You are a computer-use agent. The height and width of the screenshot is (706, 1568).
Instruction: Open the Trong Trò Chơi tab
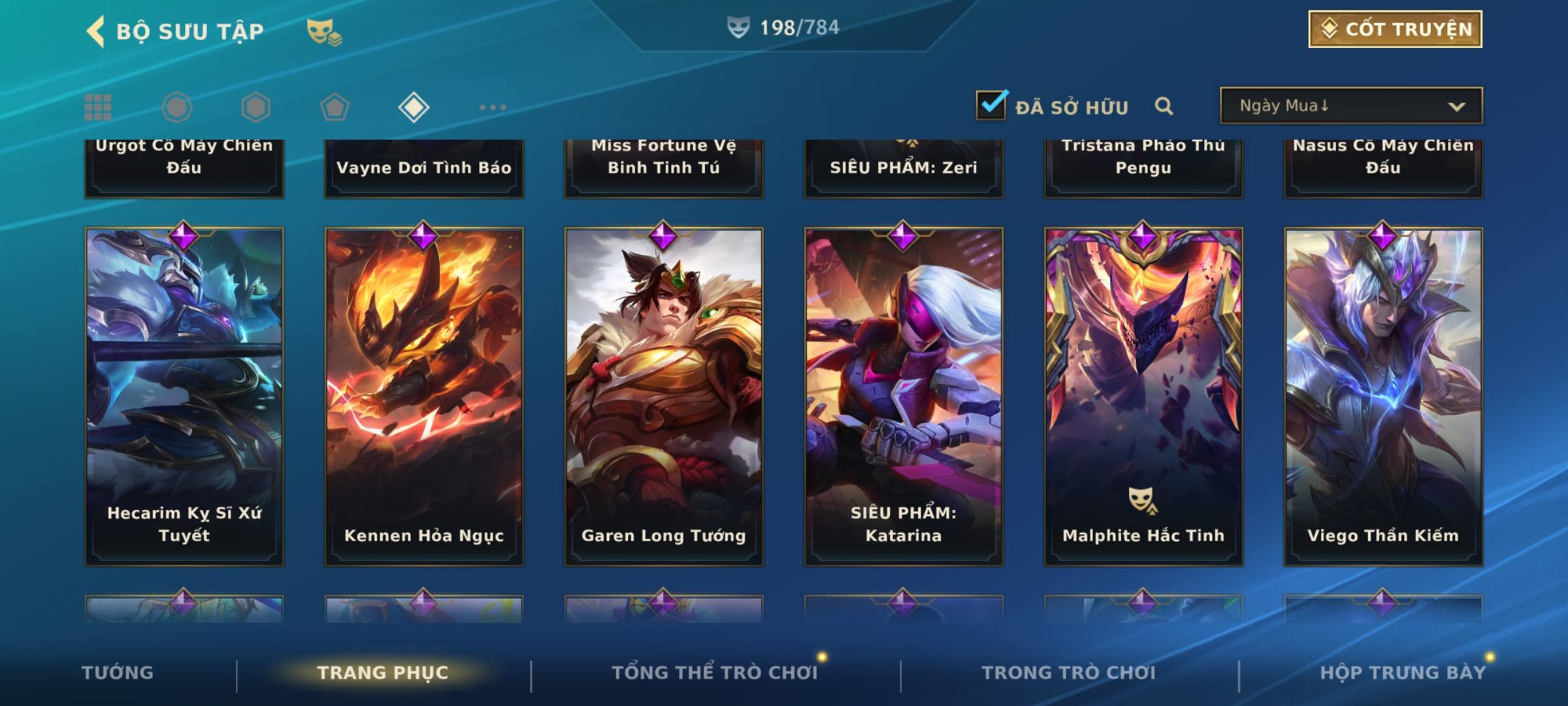pyautogui.click(x=1069, y=673)
